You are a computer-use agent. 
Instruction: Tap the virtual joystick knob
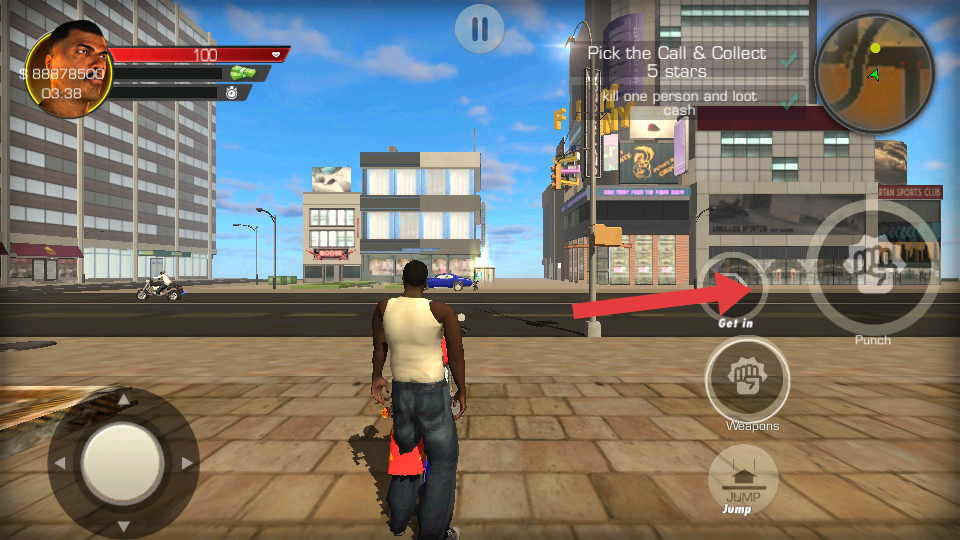[x=123, y=463]
